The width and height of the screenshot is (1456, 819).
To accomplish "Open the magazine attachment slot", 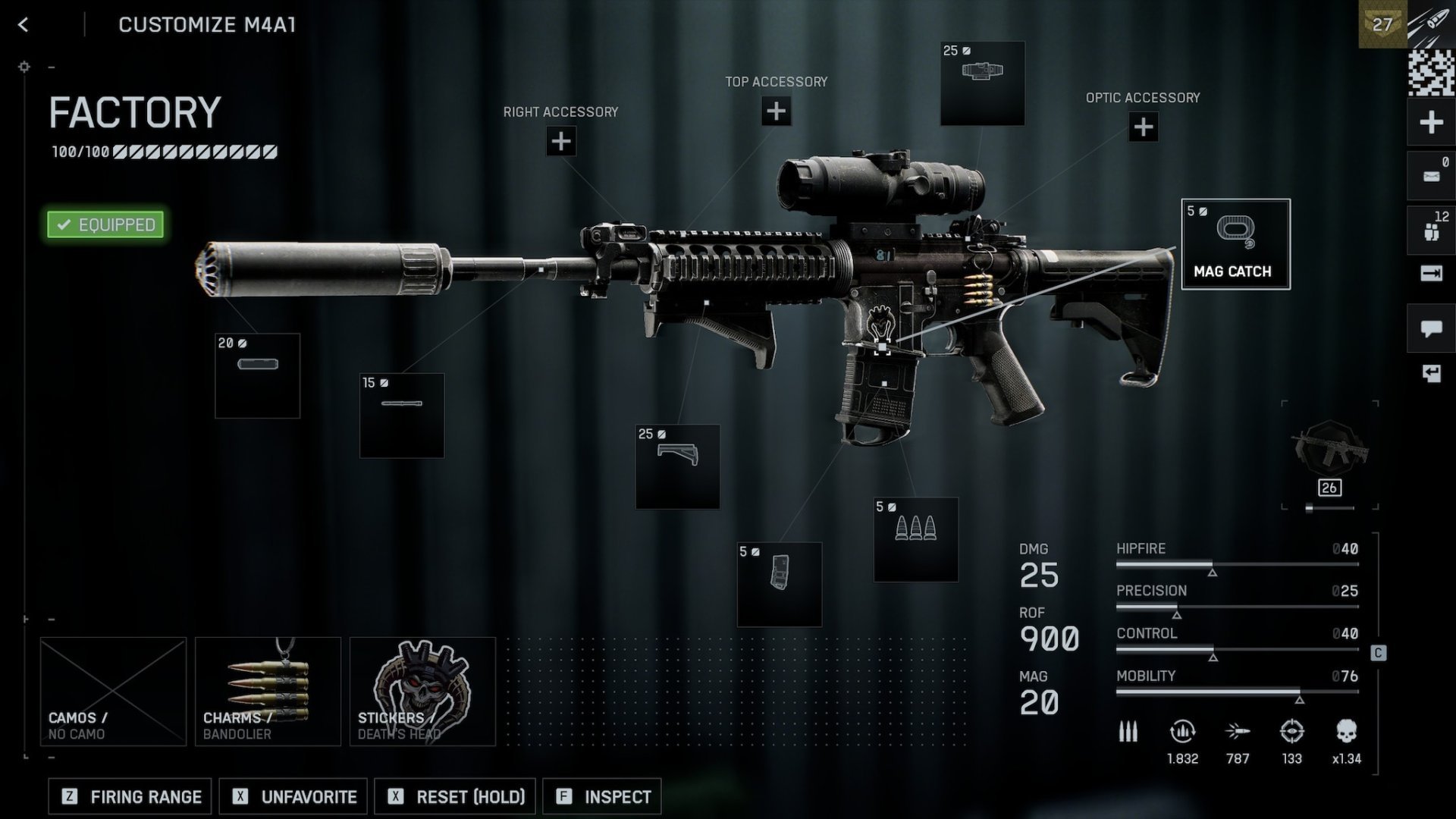I will pyautogui.click(x=779, y=584).
